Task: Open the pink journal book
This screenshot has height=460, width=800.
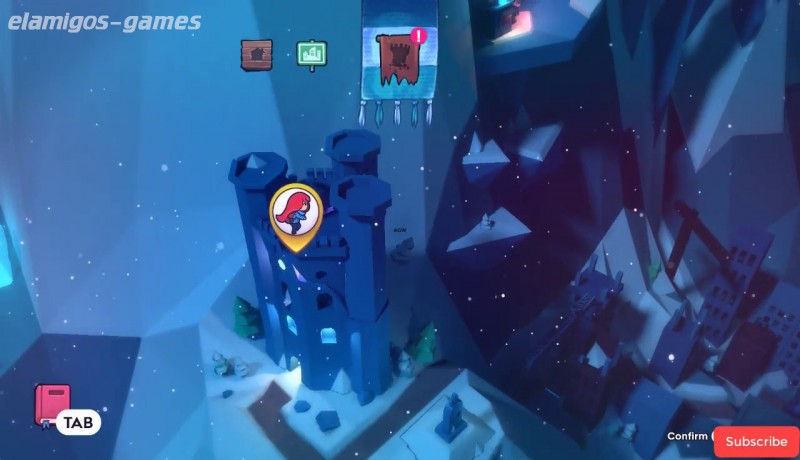Action: [x=52, y=404]
